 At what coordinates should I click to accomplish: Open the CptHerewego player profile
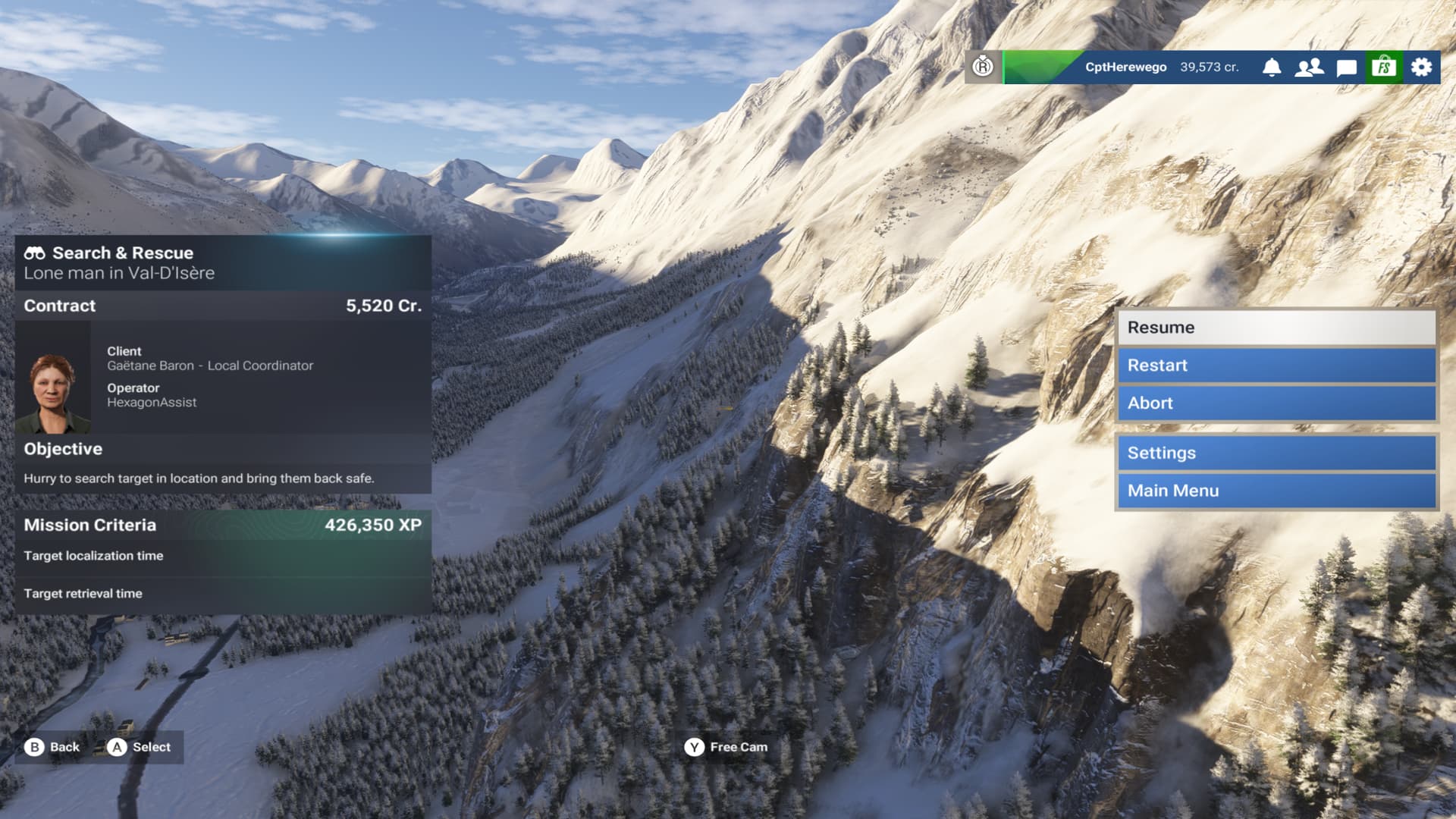coord(1125,67)
